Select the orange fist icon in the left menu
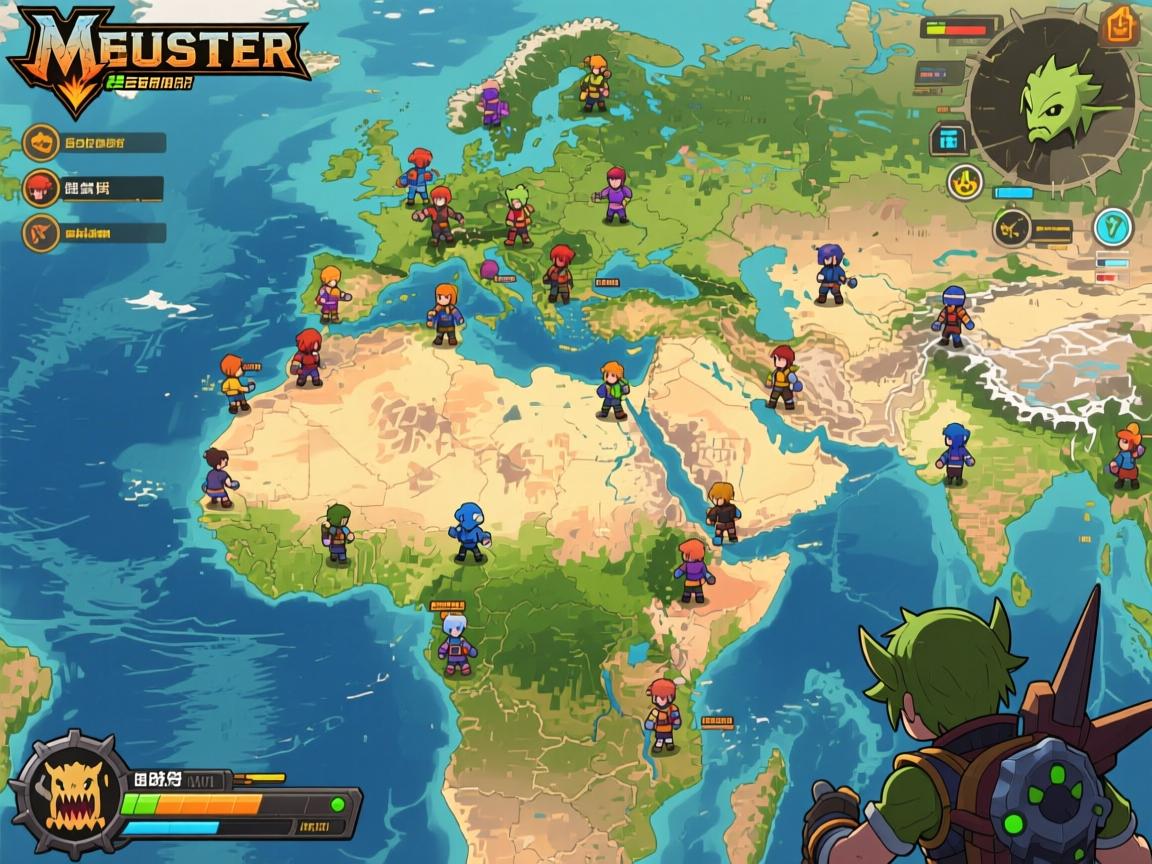 (41, 142)
